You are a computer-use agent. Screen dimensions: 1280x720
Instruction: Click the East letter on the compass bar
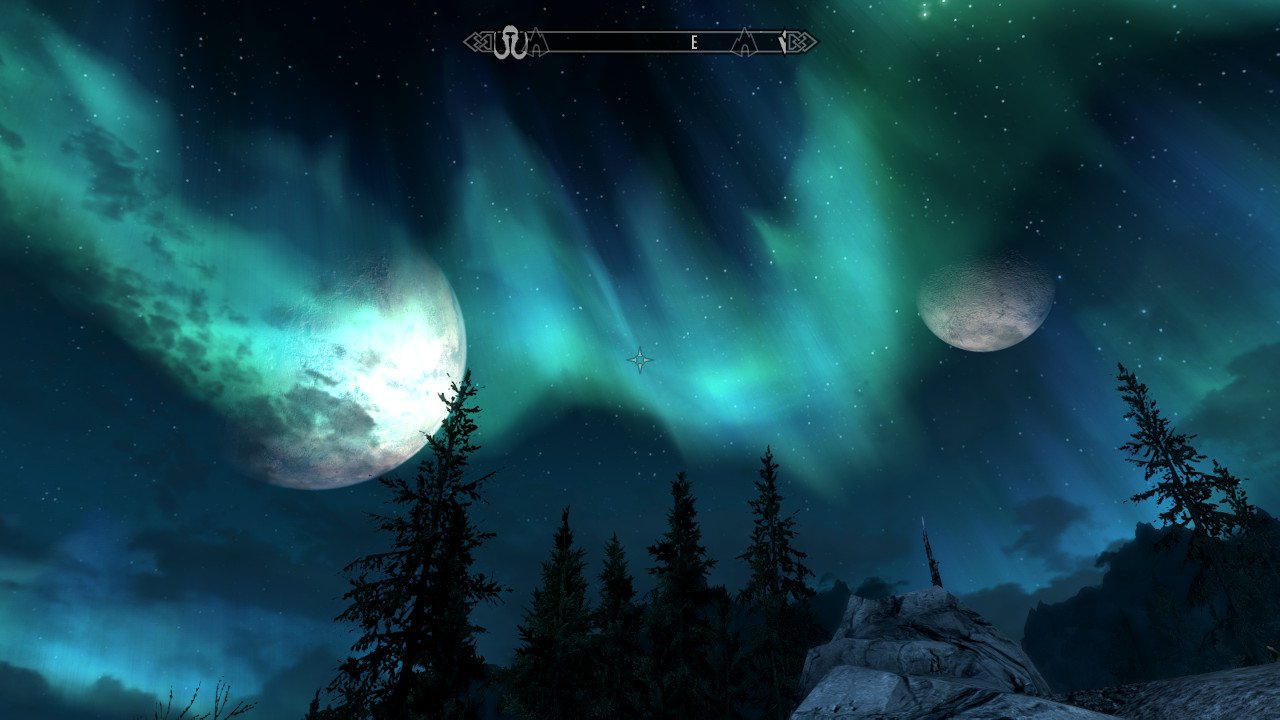coord(693,42)
